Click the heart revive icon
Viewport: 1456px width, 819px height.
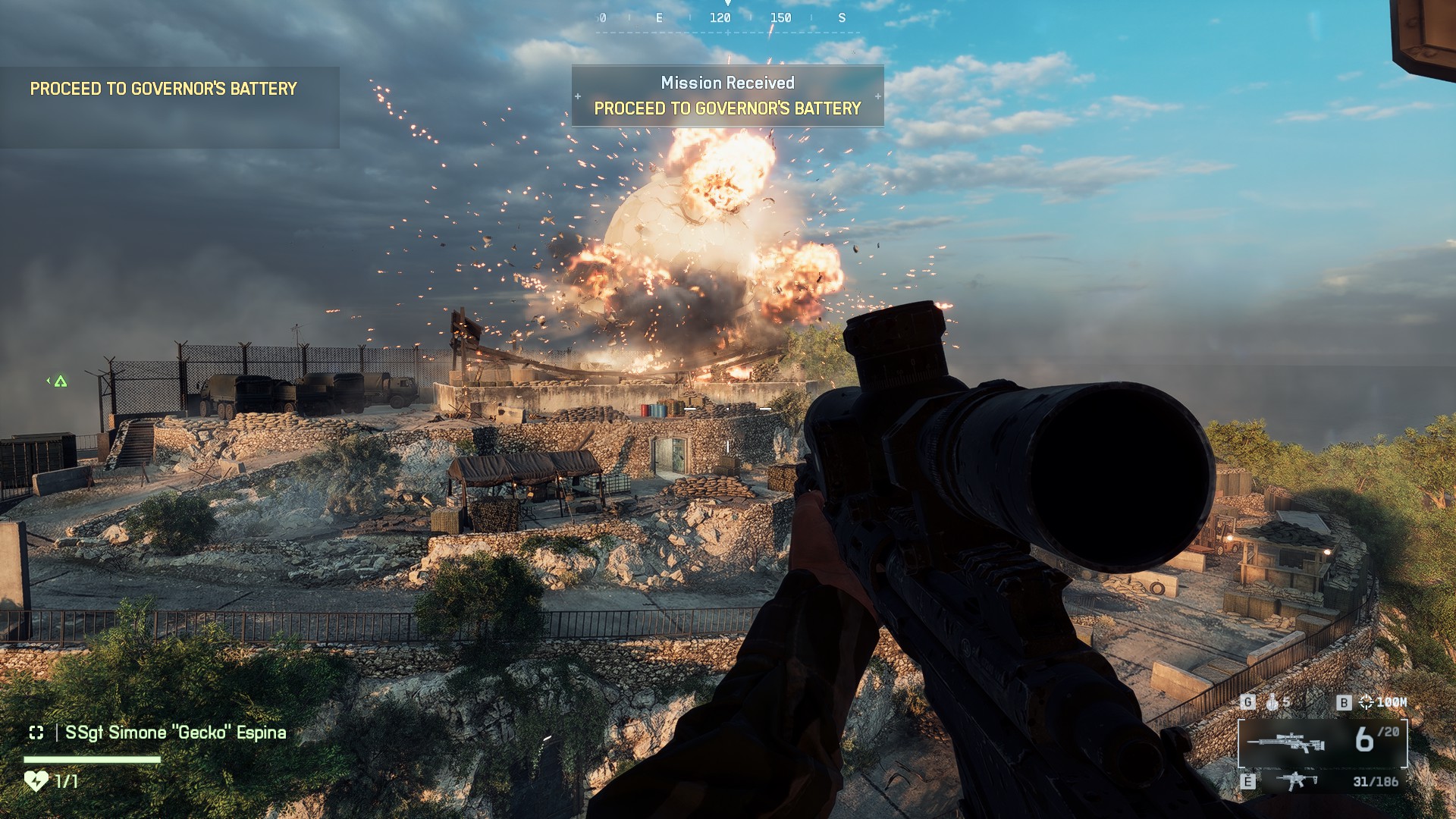(x=36, y=780)
